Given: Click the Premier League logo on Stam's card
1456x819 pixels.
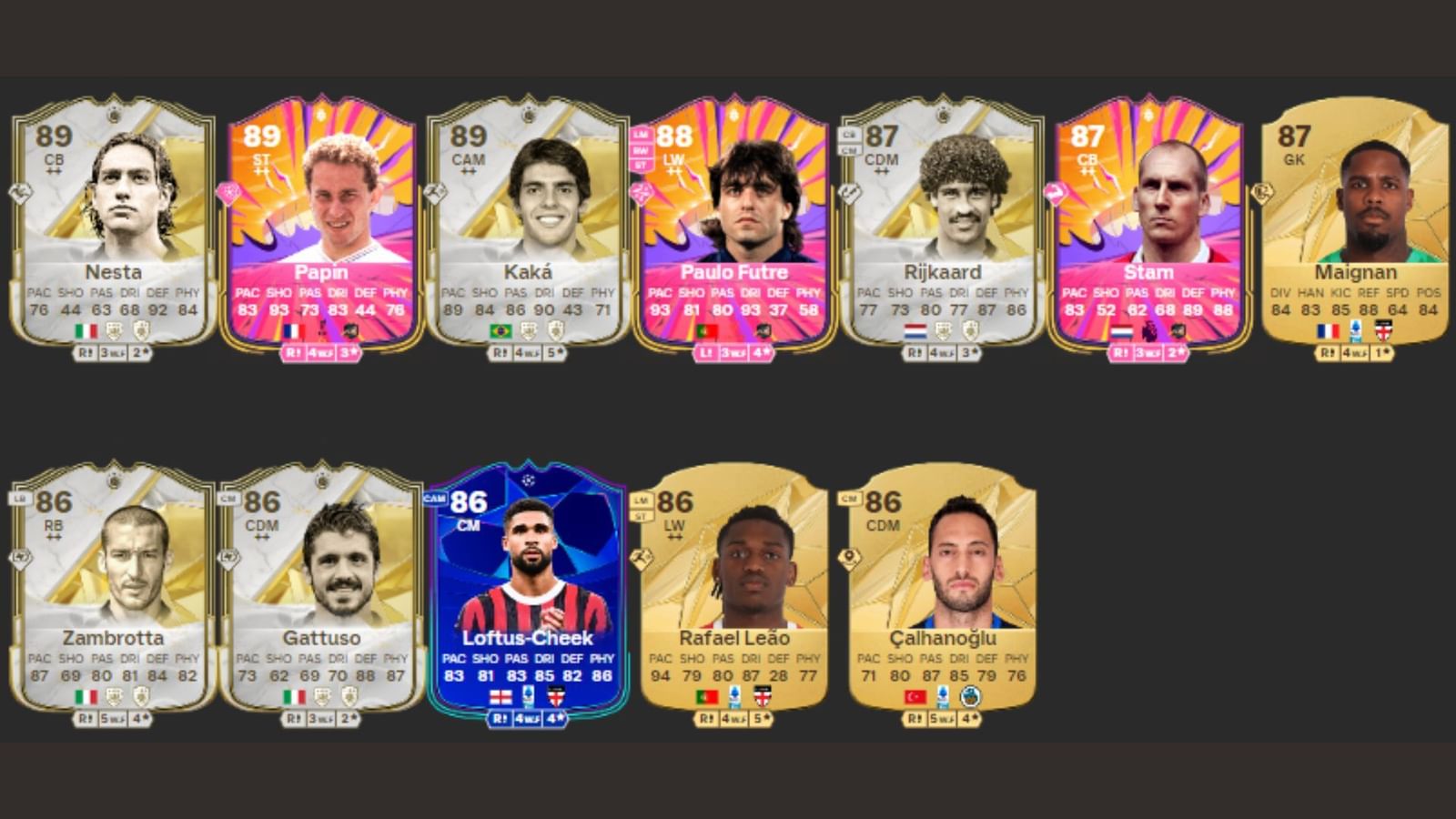Looking at the screenshot, I should 1149,329.
